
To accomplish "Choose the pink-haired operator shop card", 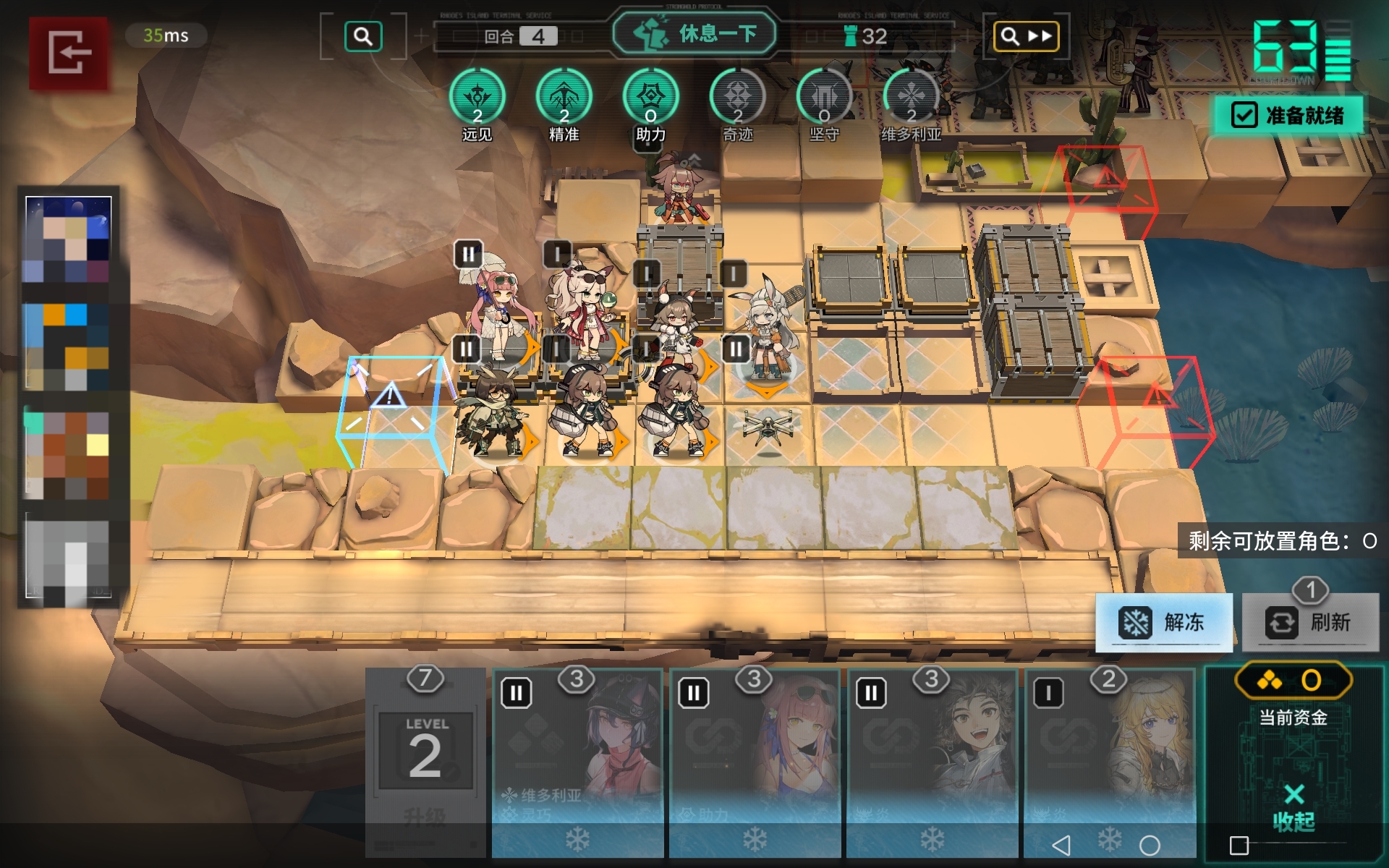I will pyautogui.click(x=754, y=759).
